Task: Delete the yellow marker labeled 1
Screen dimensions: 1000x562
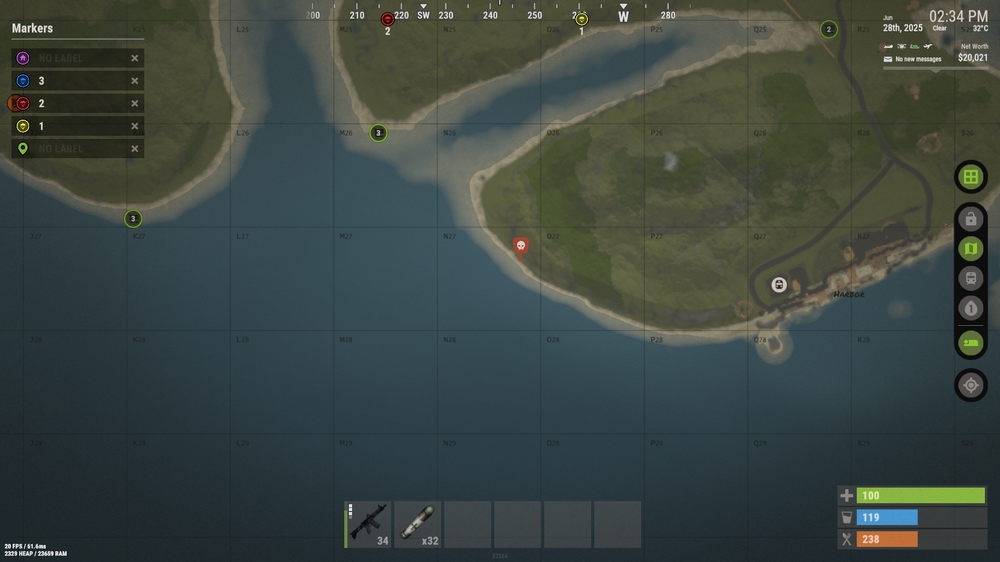Action: [135, 127]
